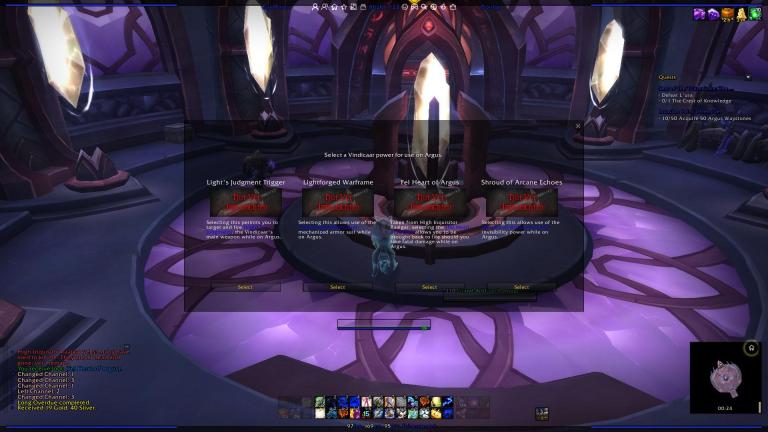The width and height of the screenshot is (768, 432).
Task: Choose the Fel Heart of Argus power
Action: [x=429, y=287]
